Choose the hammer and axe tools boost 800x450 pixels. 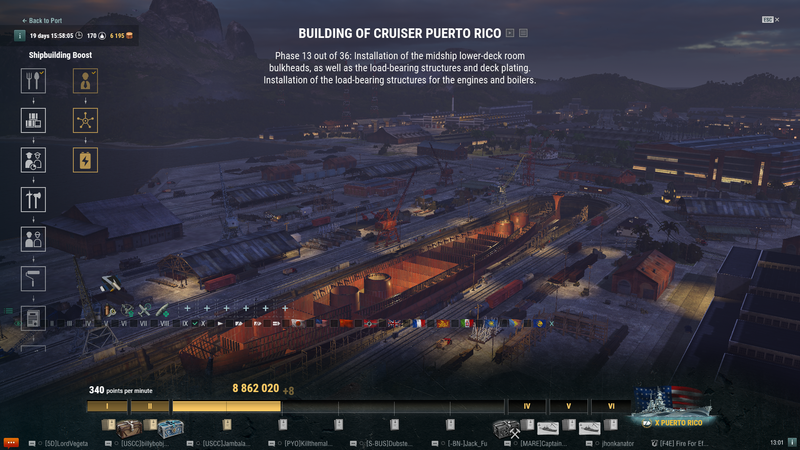point(33,199)
